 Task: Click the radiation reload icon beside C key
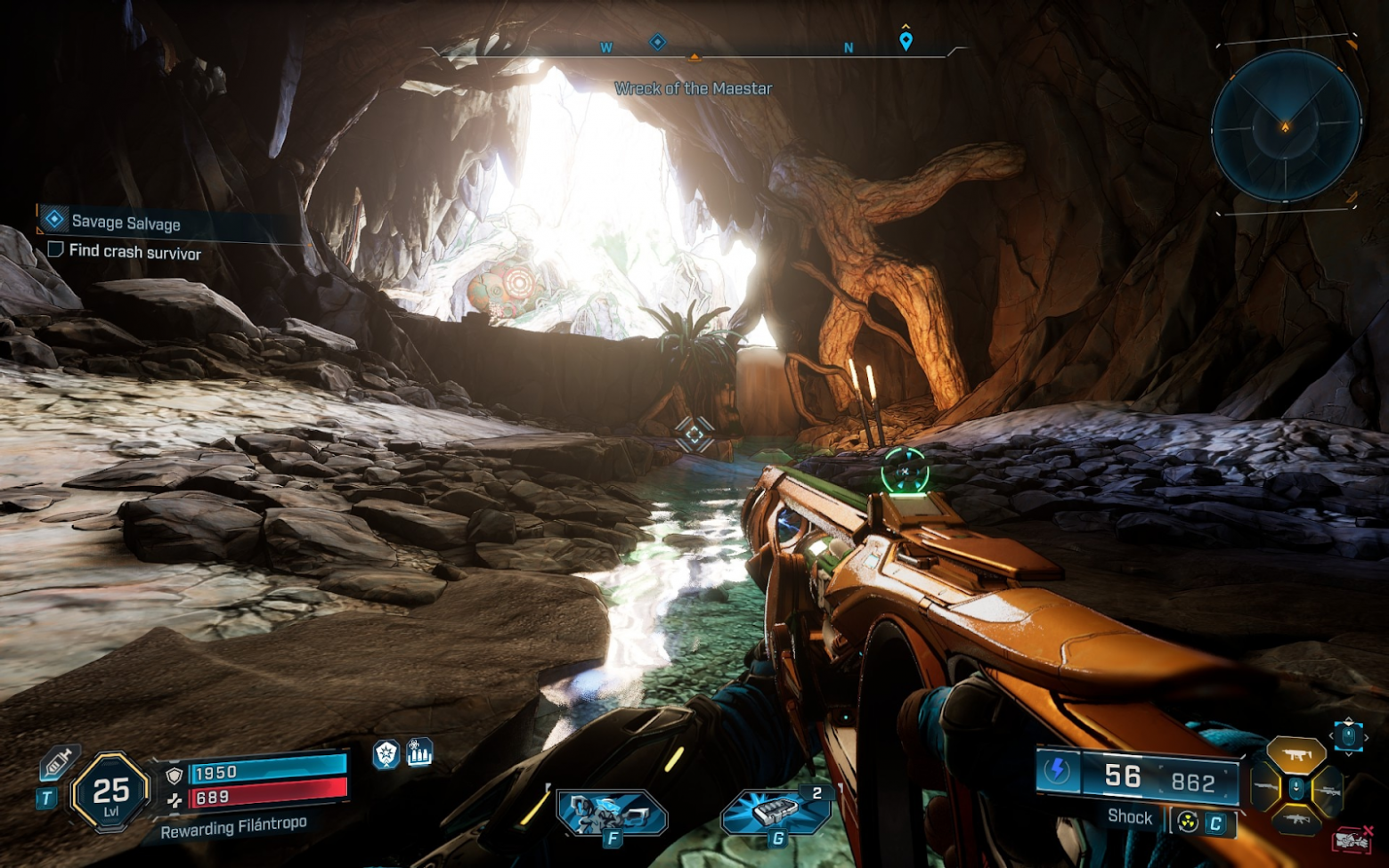(x=1187, y=819)
